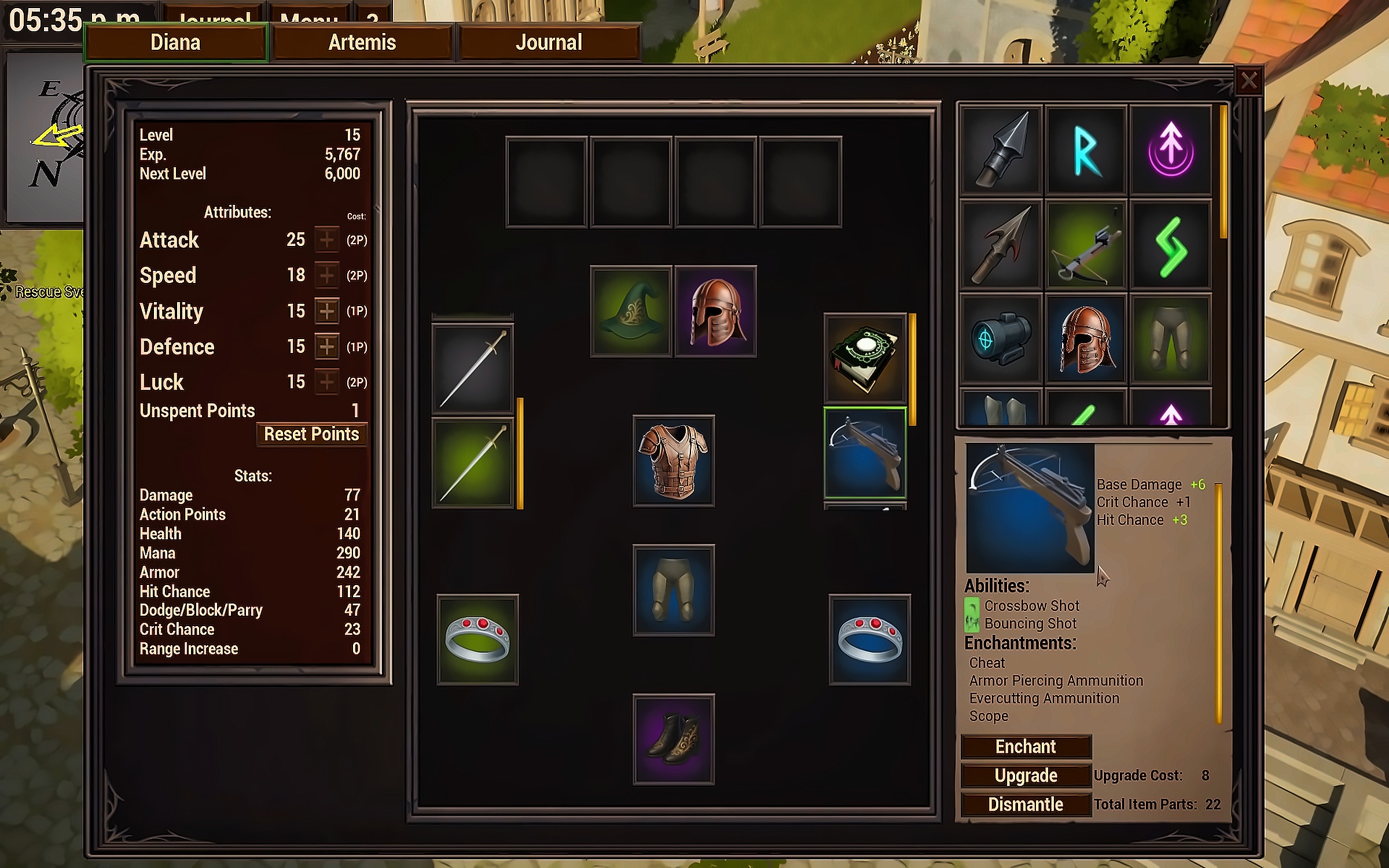Select the cyan R rune in inventory
Viewport: 1389px width, 868px height.
[x=1086, y=150]
